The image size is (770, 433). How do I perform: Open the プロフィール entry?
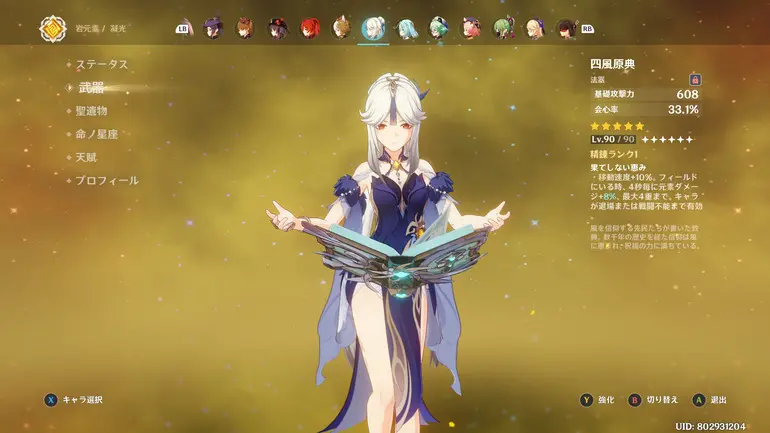coord(107,180)
